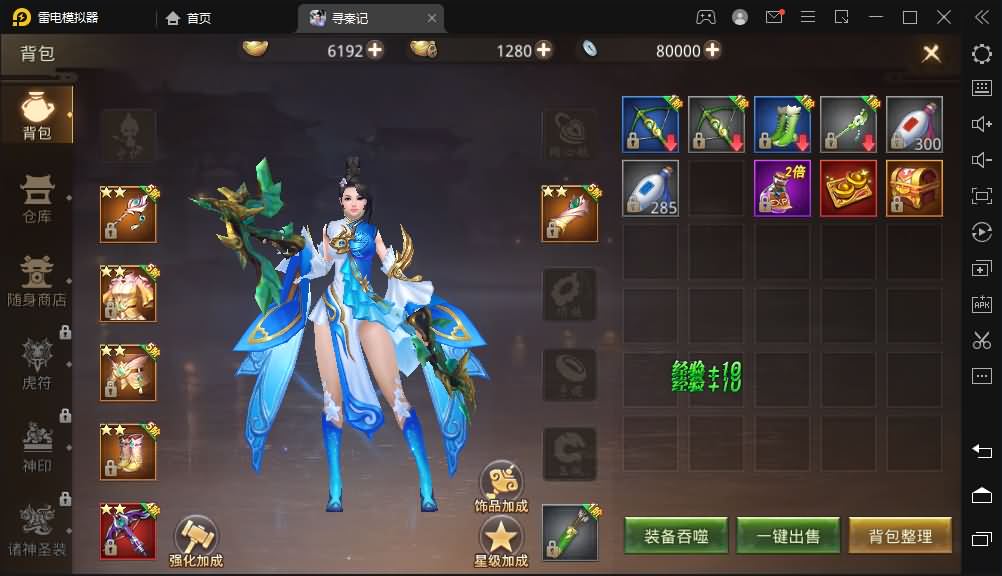Switch to the 仓库 warehouse tab

coord(37,198)
